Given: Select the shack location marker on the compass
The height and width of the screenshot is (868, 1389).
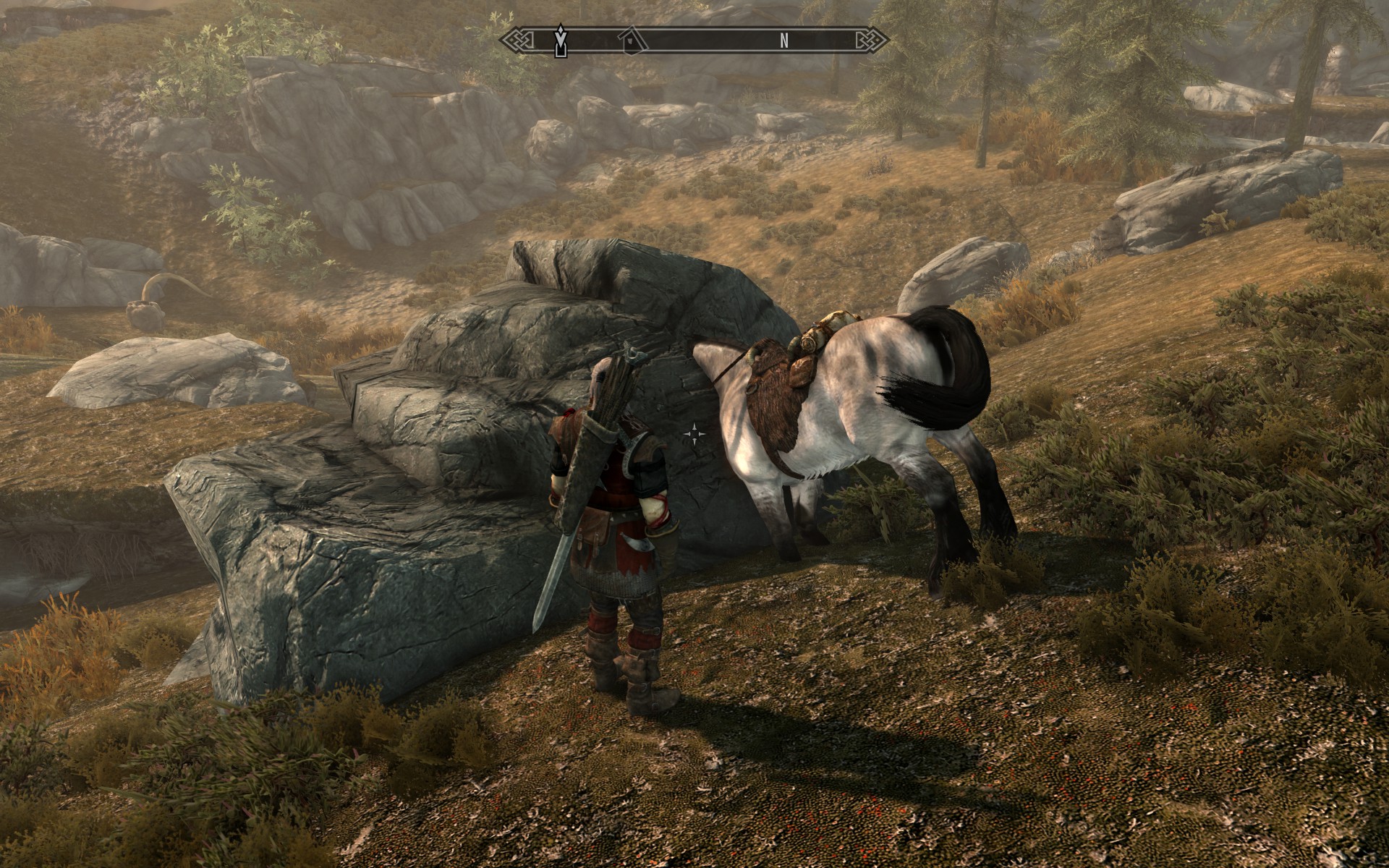Looking at the screenshot, I should [x=634, y=41].
